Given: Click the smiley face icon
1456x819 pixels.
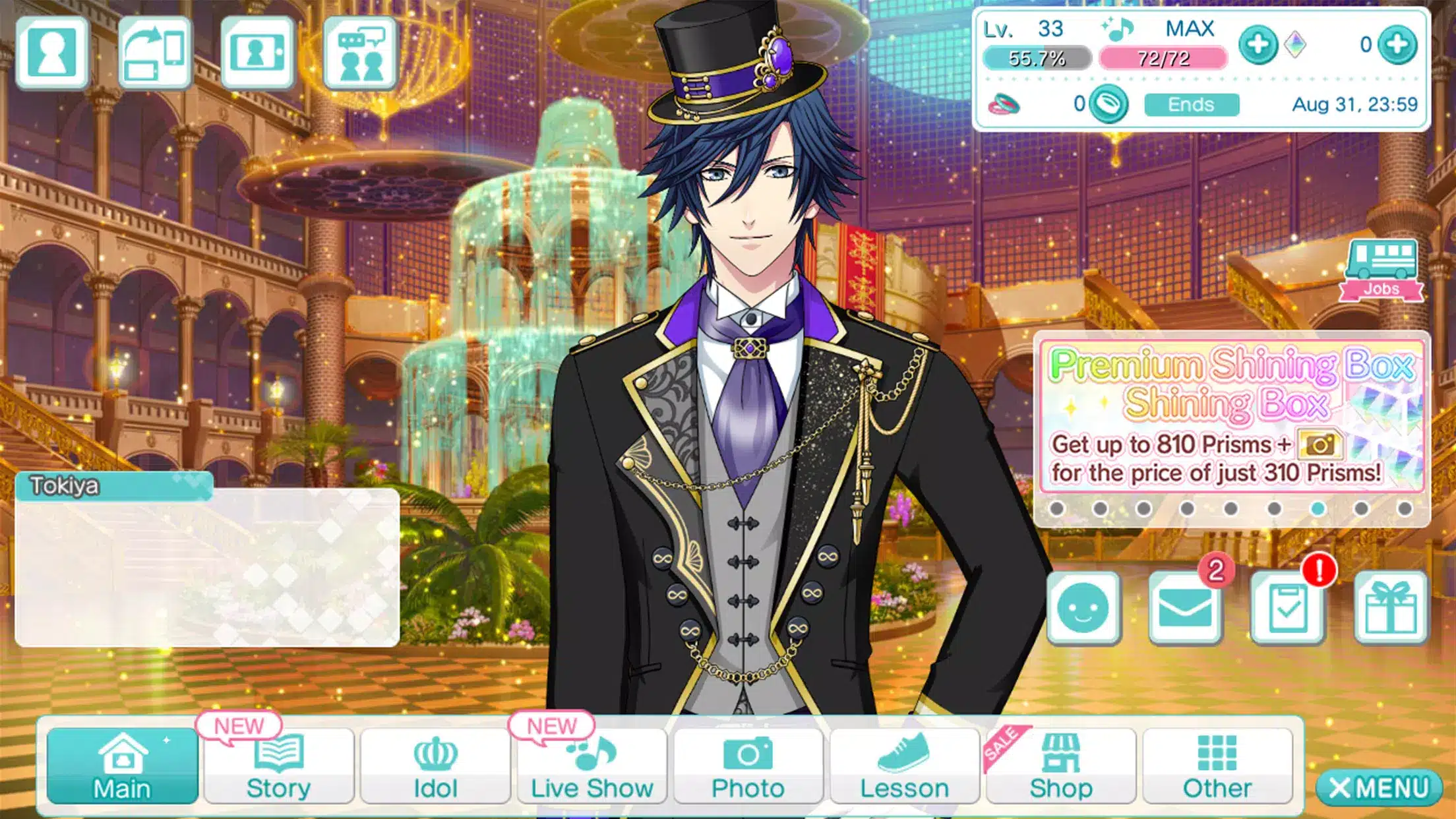Looking at the screenshot, I should 1083,608.
